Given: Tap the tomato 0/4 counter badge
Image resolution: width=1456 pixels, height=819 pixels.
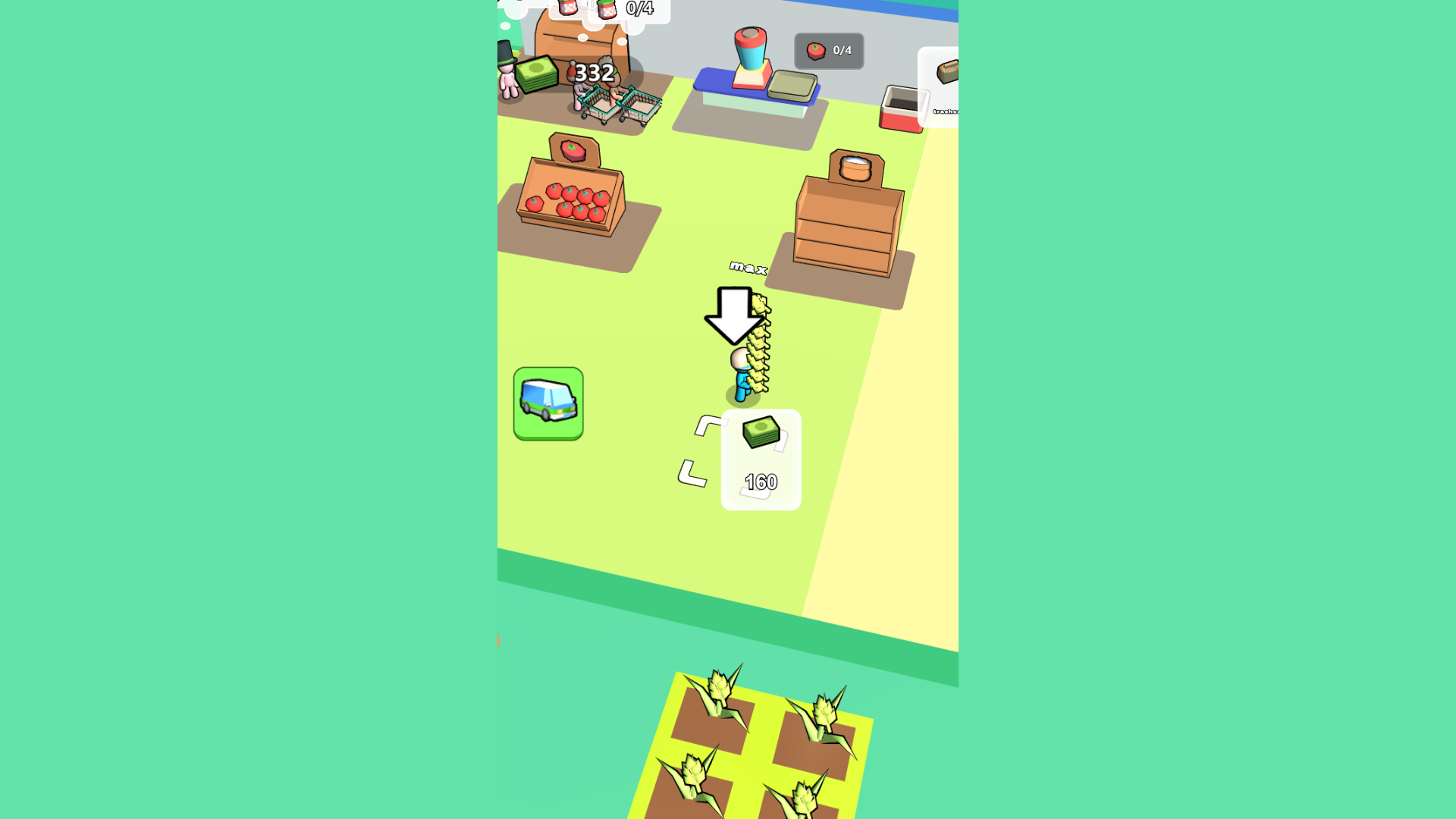Looking at the screenshot, I should [x=828, y=51].
